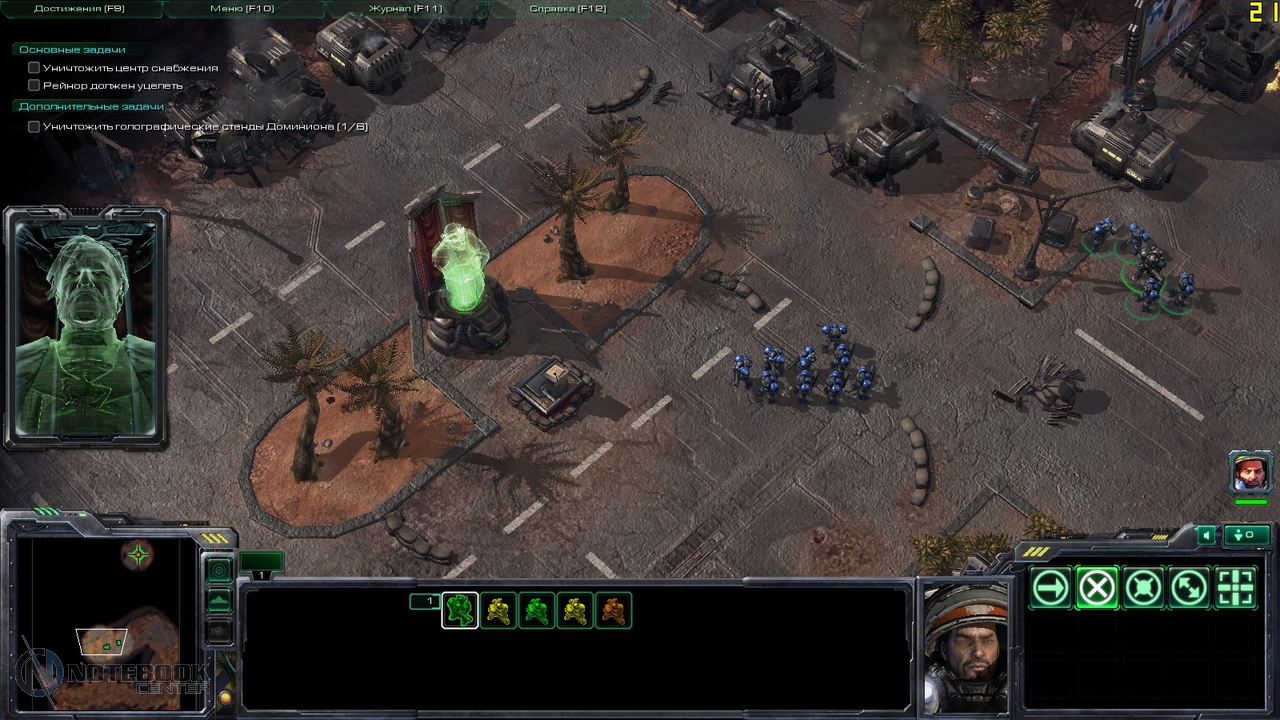Screen dimensions: 1280x720
Task: Choose the Patrol command button
Action: click(x=1189, y=589)
